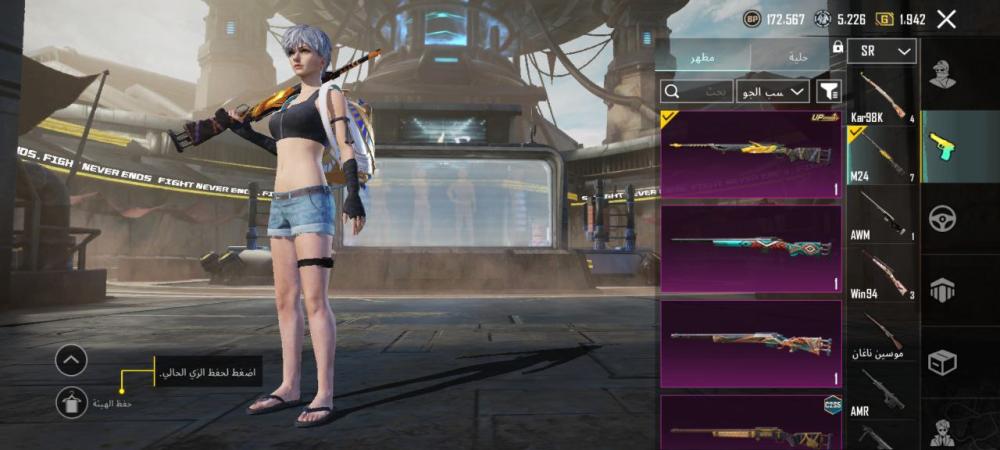Select the Kar98K weapon entry
The height and width of the screenshot is (450, 1000).
(x=881, y=97)
